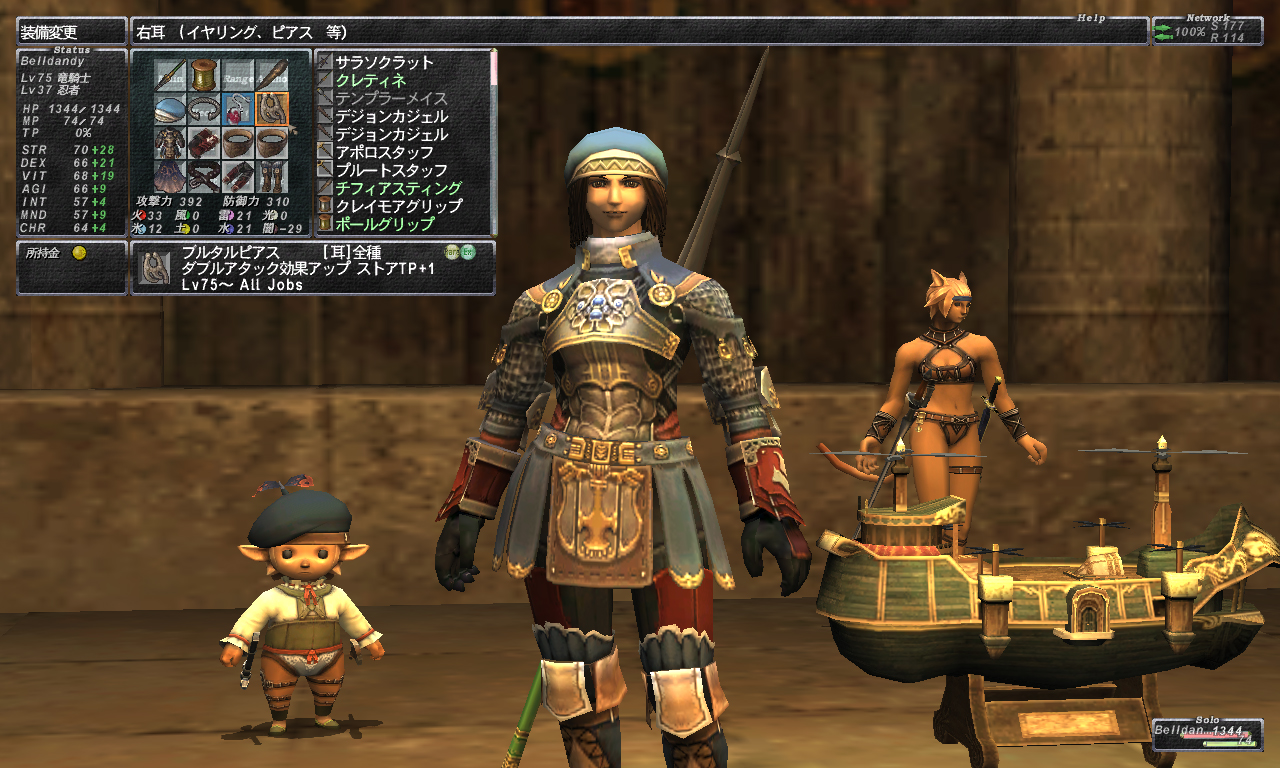Select the highlighted right ear earring slot

[x=272, y=108]
